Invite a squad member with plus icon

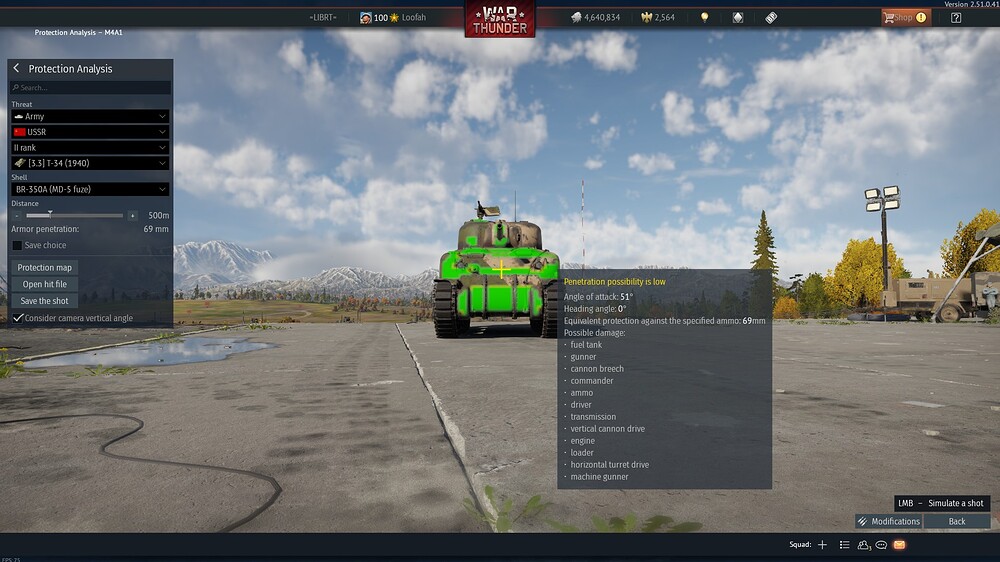pyautogui.click(x=822, y=545)
